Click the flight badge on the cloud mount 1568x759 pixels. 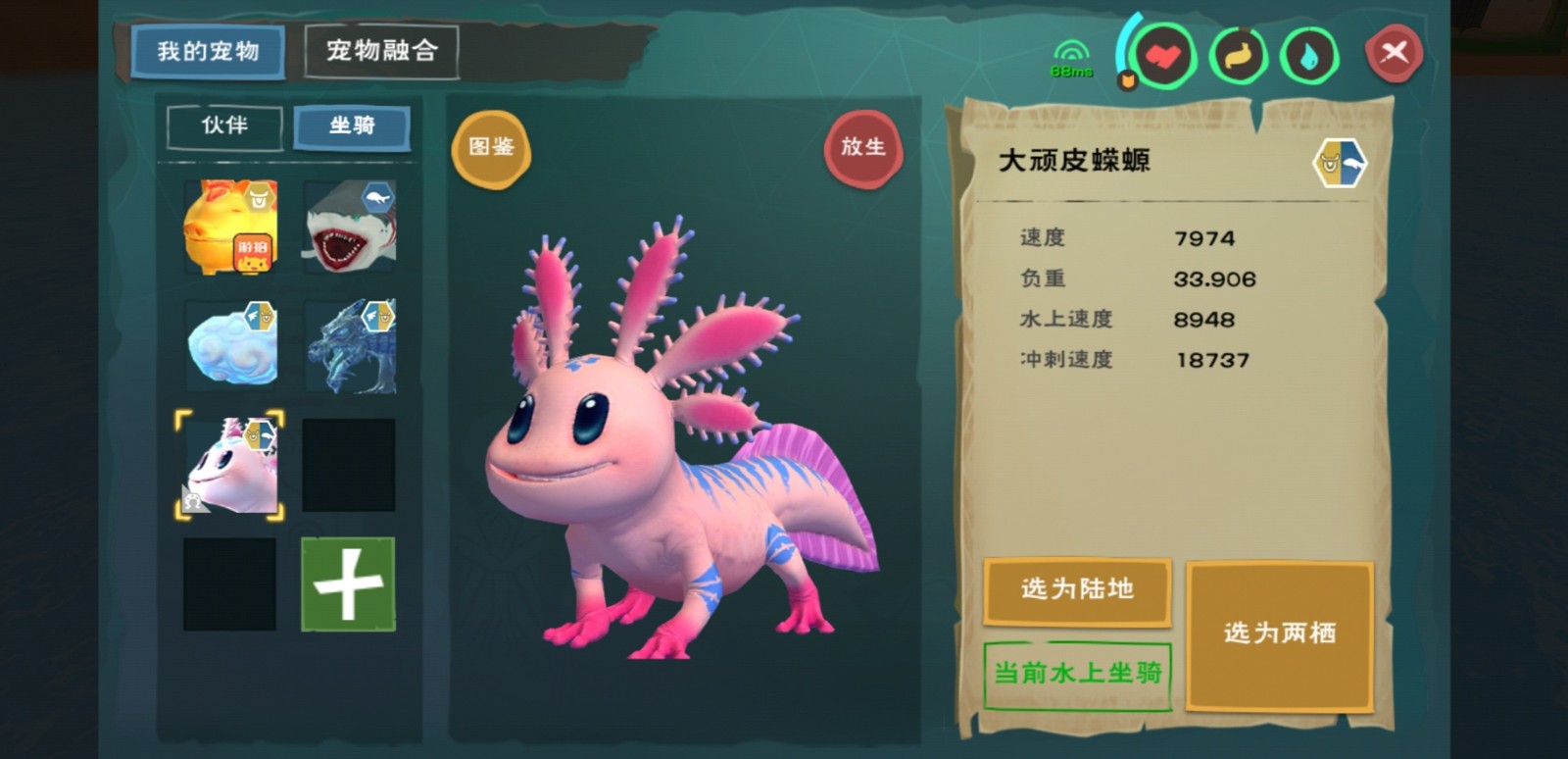click(x=263, y=316)
